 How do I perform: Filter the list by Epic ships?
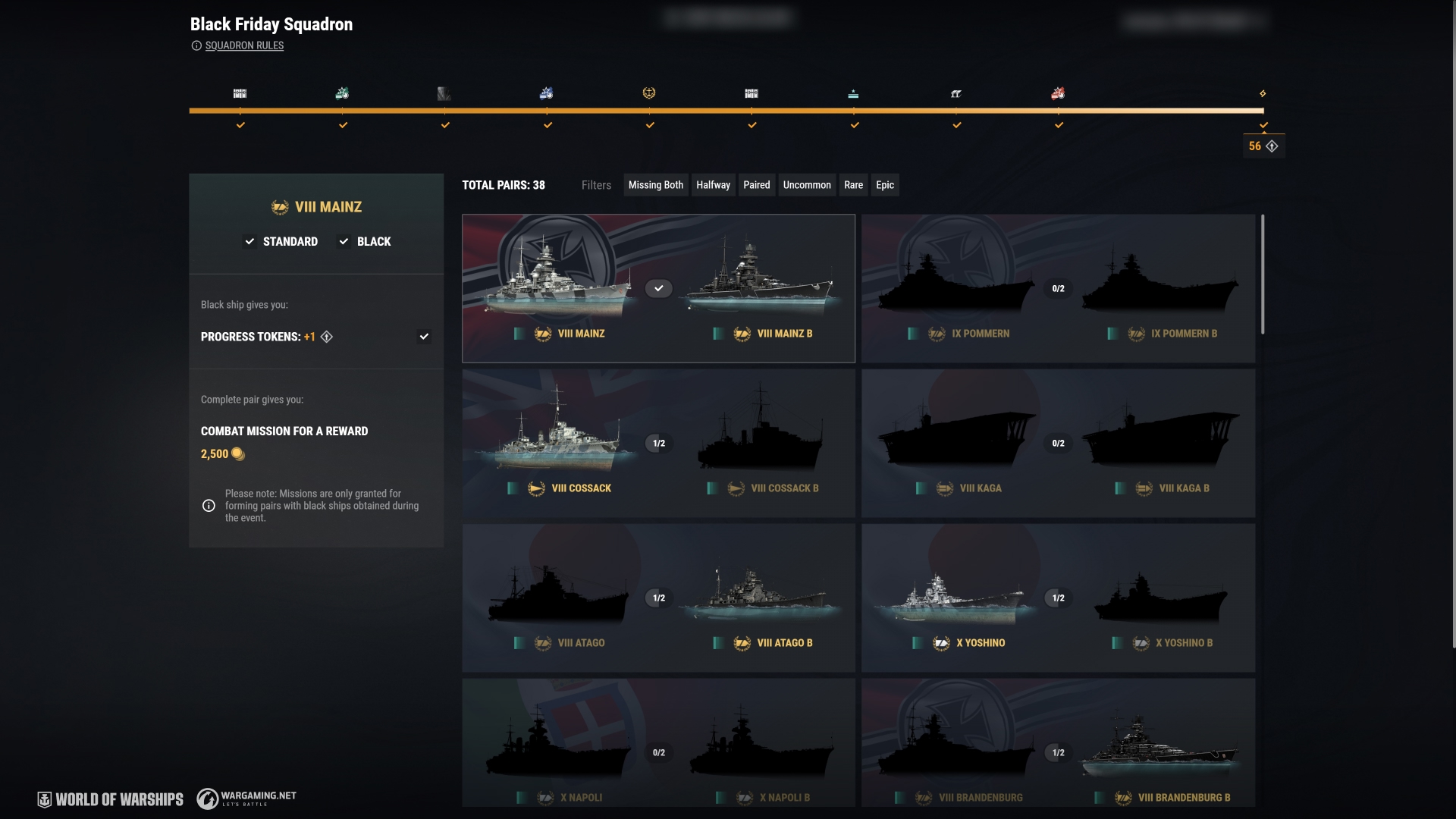tap(884, 185)
